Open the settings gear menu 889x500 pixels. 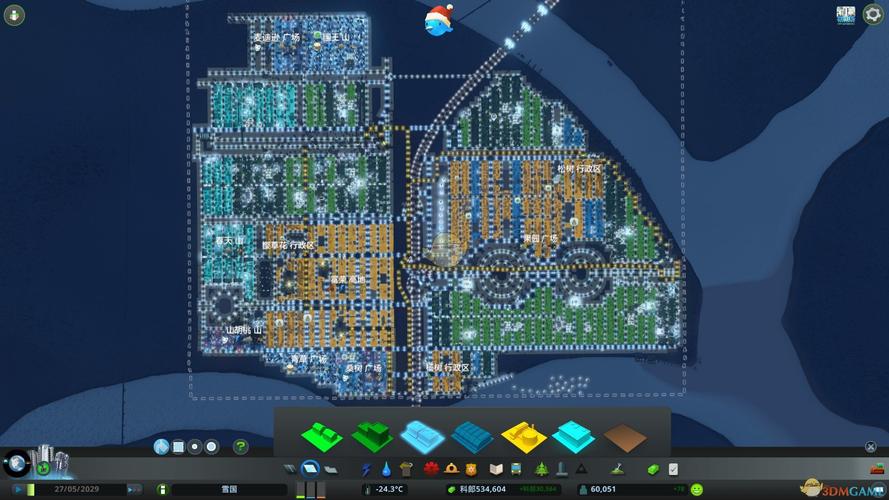(x=872, y=15)
